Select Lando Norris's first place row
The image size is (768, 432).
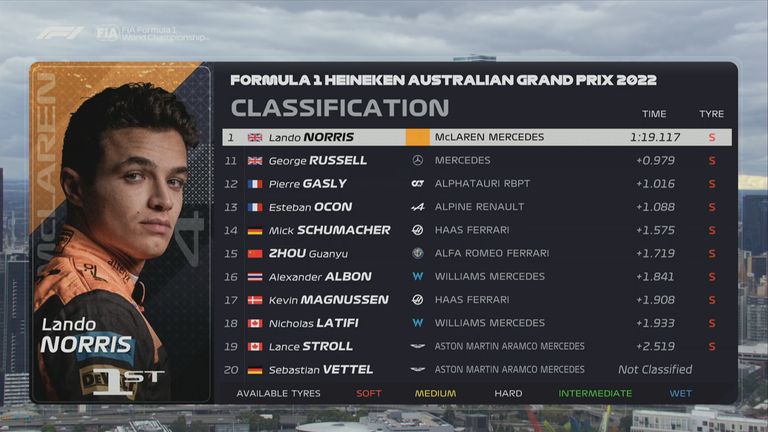coord(476,137)
